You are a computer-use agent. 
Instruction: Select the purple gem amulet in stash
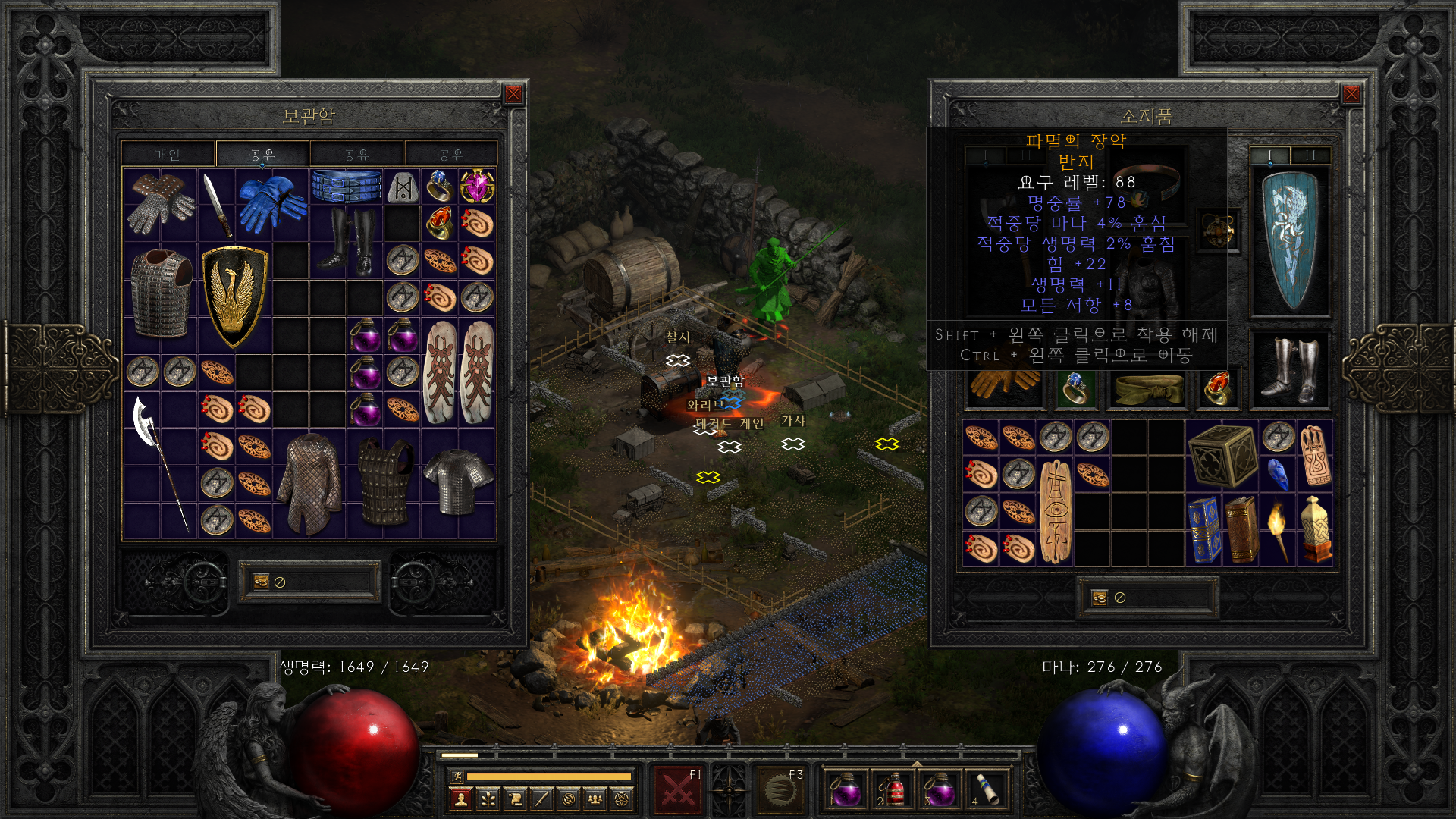click(477, 187)
